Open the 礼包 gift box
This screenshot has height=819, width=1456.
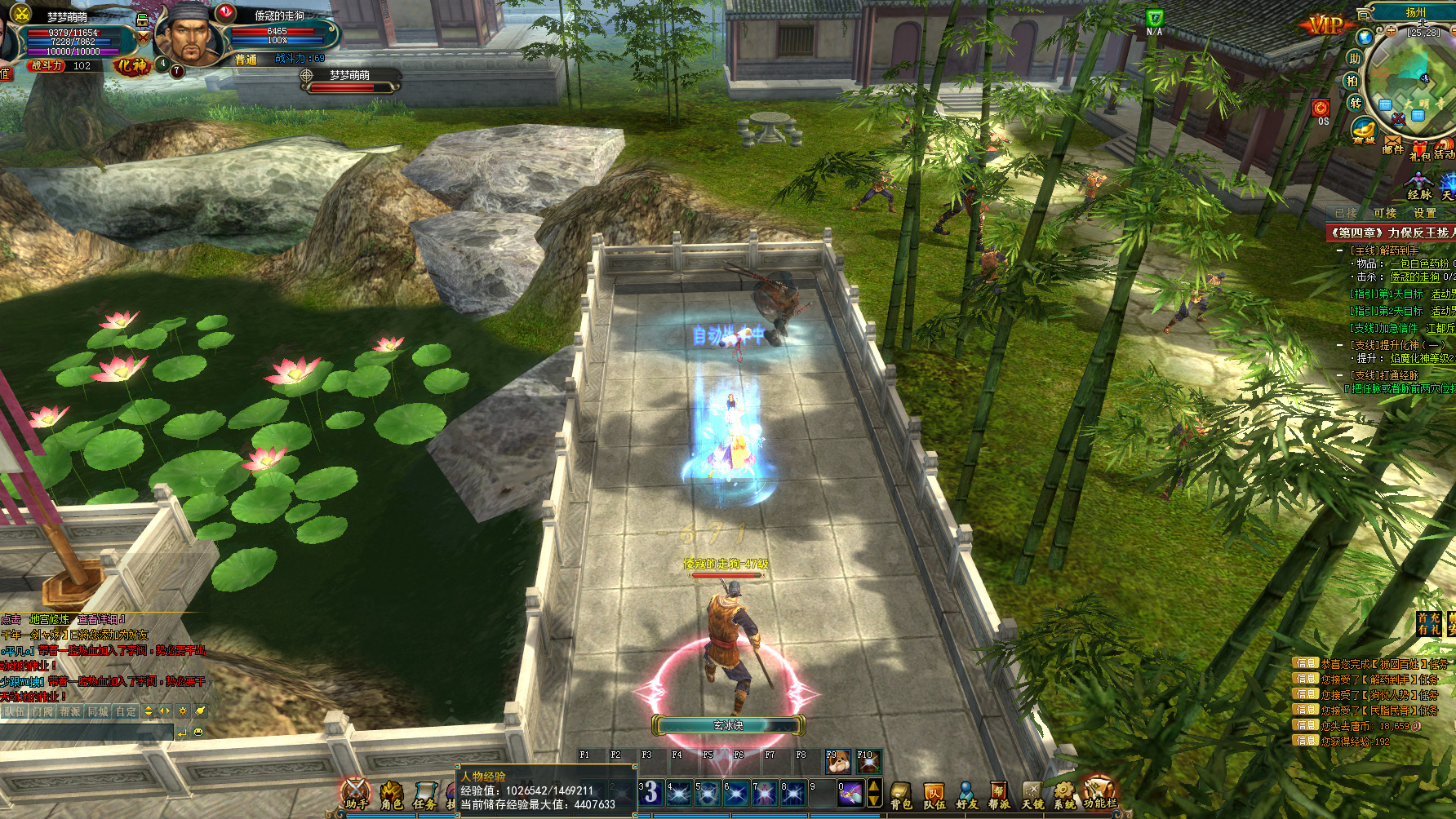1419,149
